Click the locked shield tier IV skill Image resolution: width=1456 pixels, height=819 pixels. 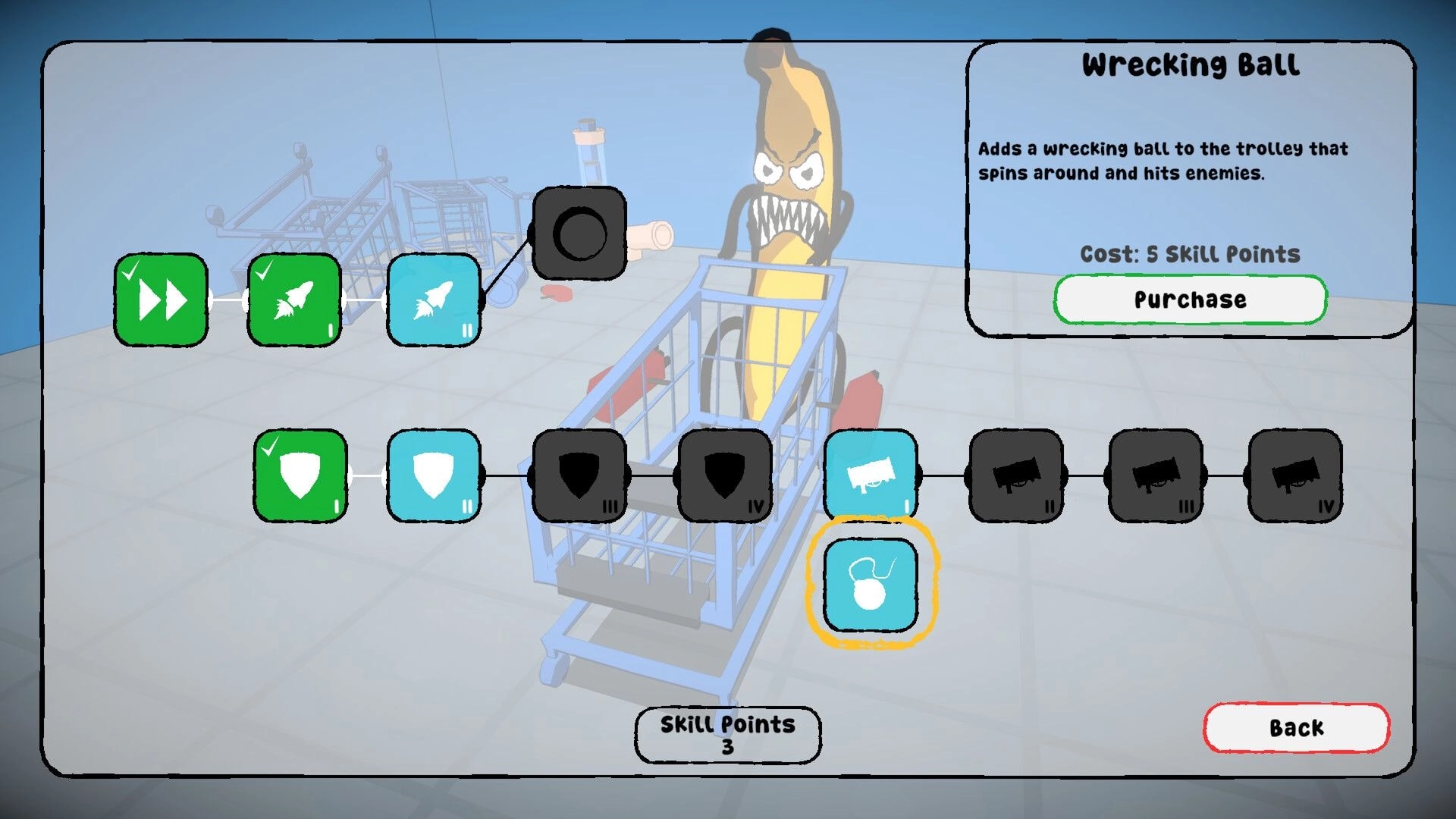tap(725, 476)
